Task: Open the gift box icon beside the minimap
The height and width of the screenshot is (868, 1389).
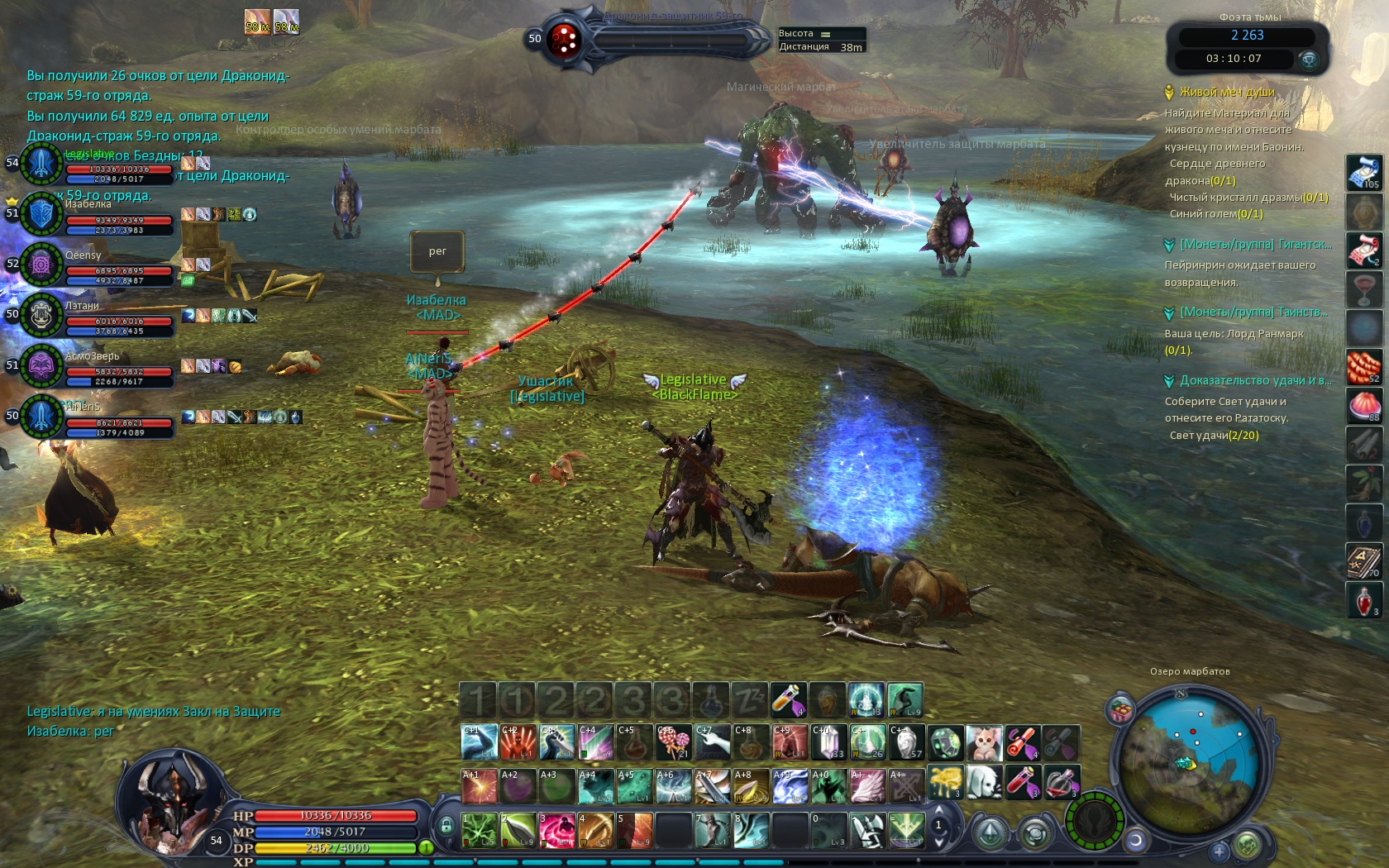Action: (x=1121, y=709)
